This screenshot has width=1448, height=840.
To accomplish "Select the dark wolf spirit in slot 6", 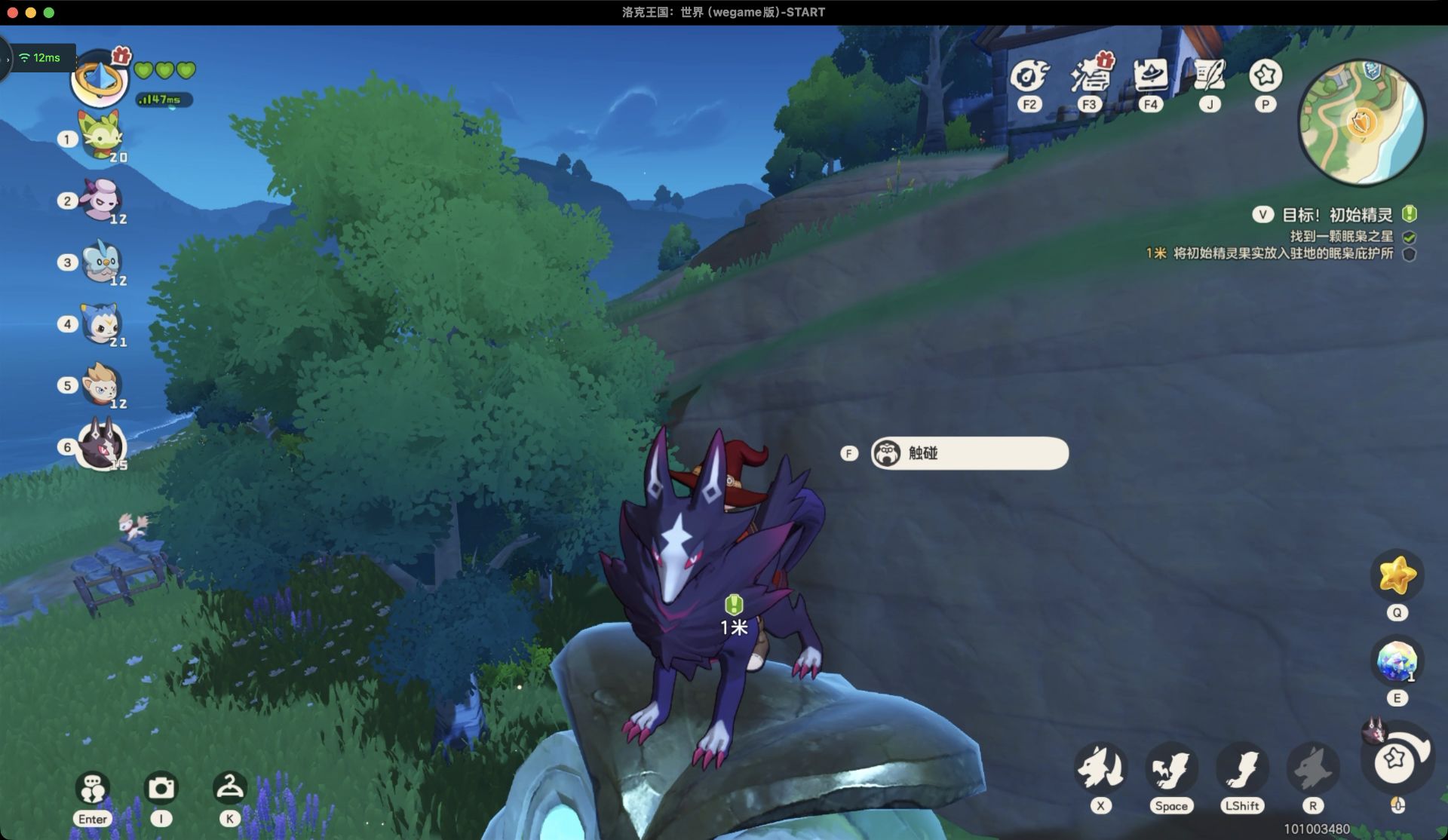I will (102, 445).
